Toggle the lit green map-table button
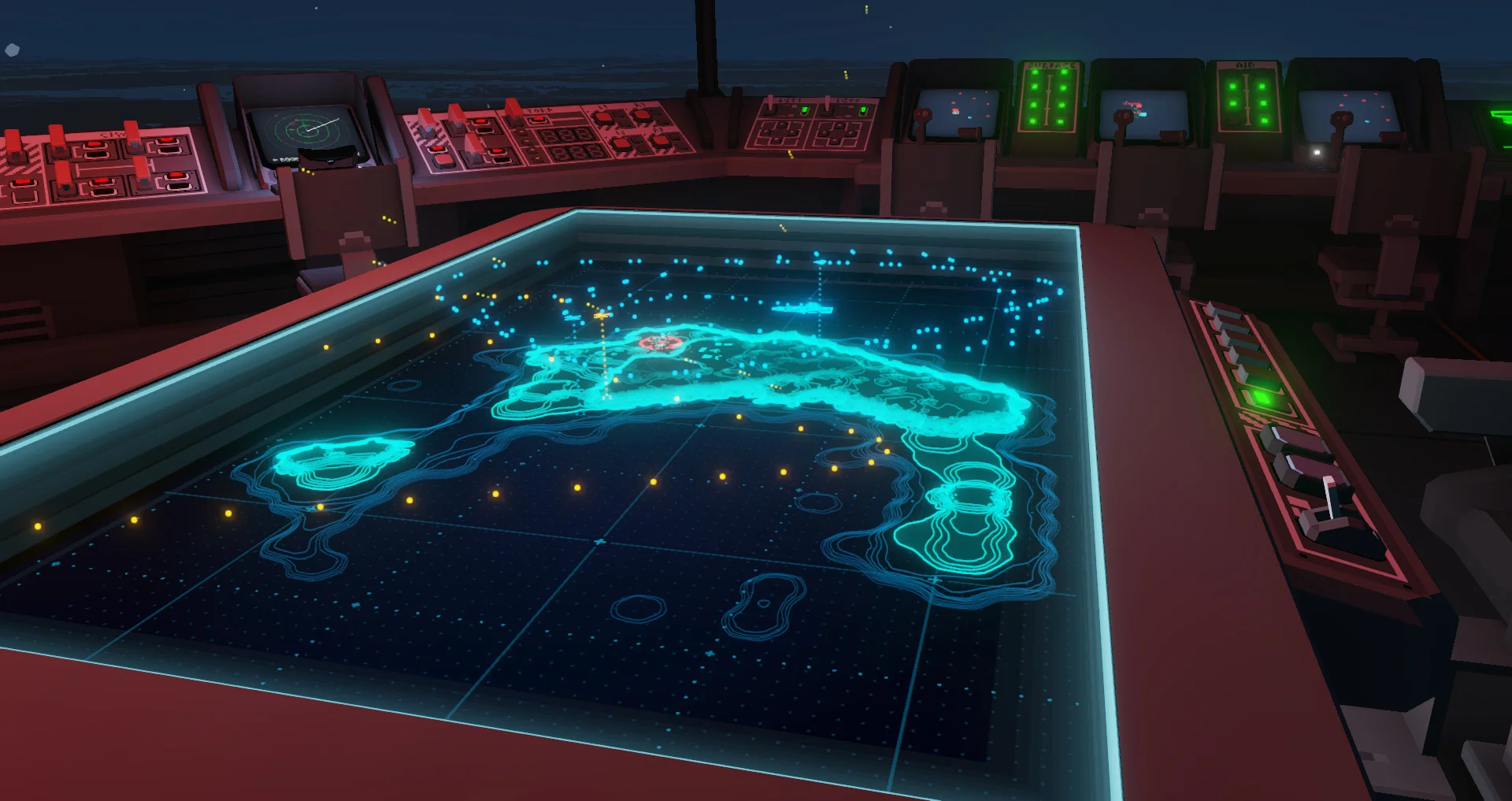 pos(1262,397)
